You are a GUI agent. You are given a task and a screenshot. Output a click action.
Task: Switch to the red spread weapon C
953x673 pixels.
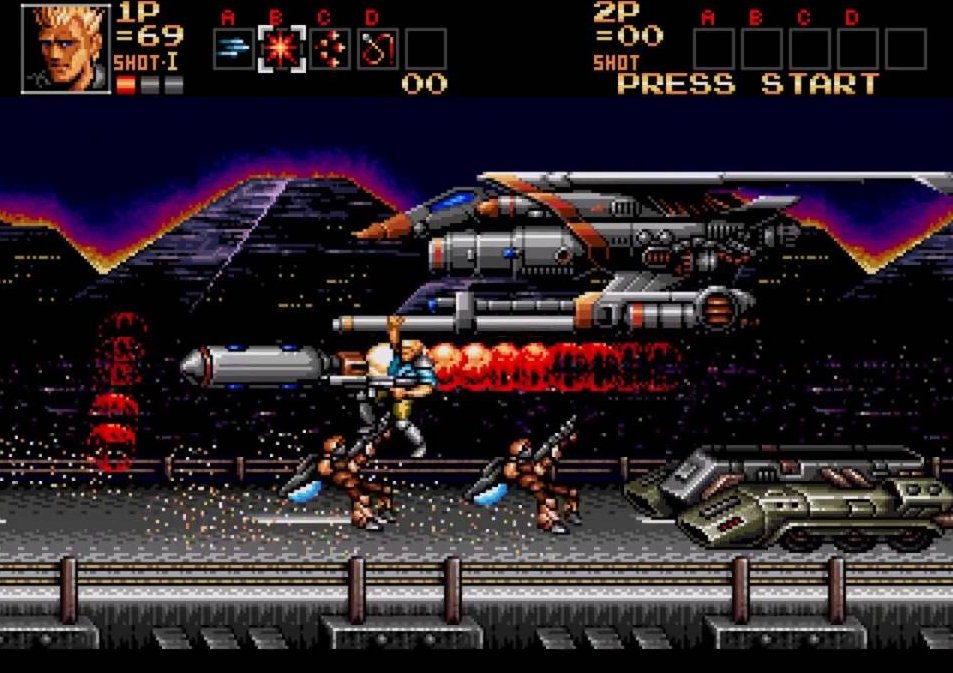329,49
